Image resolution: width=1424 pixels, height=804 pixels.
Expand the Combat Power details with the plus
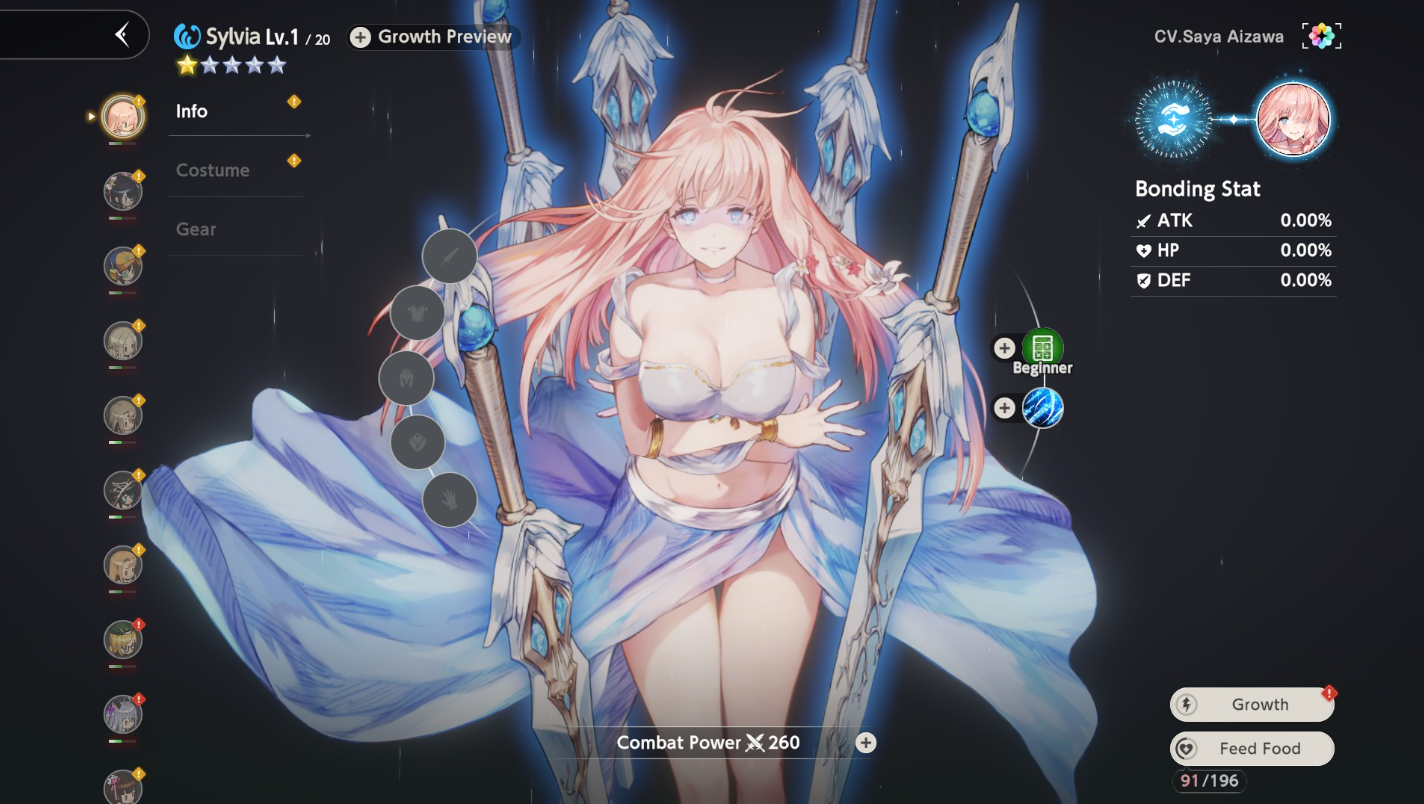[864, 742]
